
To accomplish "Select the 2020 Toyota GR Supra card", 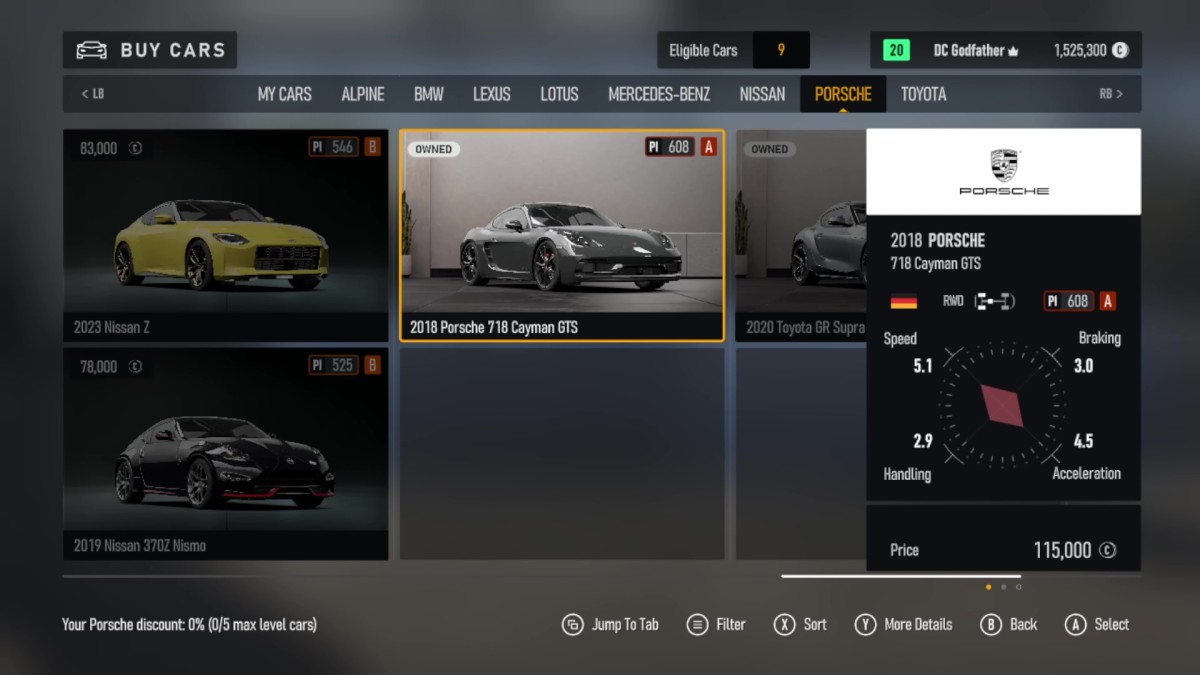I will 800,235.
